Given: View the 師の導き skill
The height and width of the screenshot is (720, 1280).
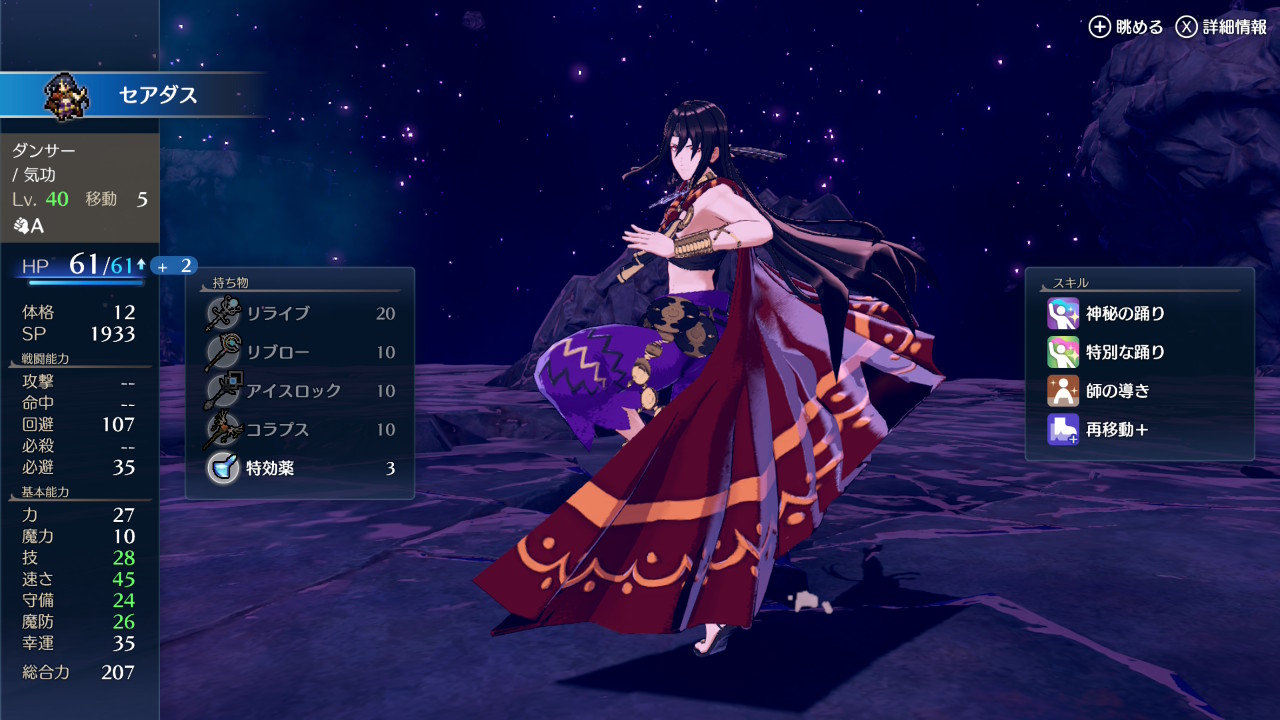Looking at the screenshot, I should [x=1138, y=391].
